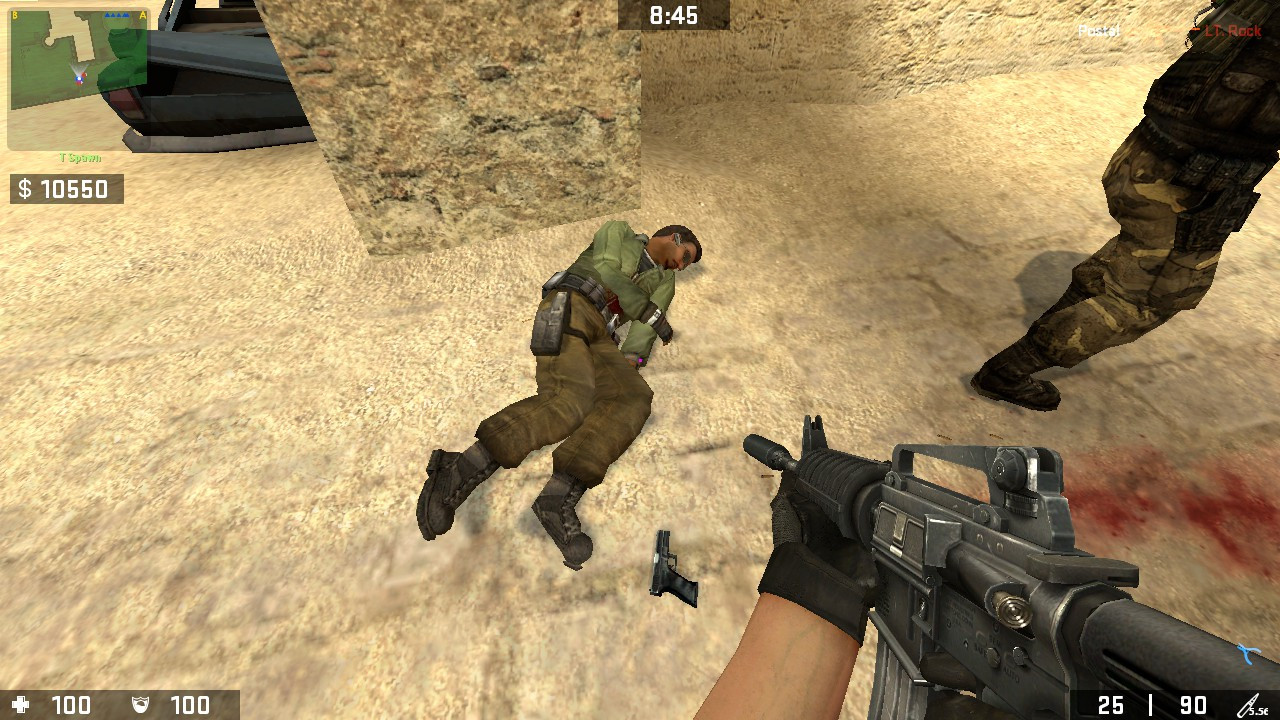The width and height of the screenshot is (1280, 720).
Task: Click the bombsite B marker on the radar
Action: click(14, 14)
